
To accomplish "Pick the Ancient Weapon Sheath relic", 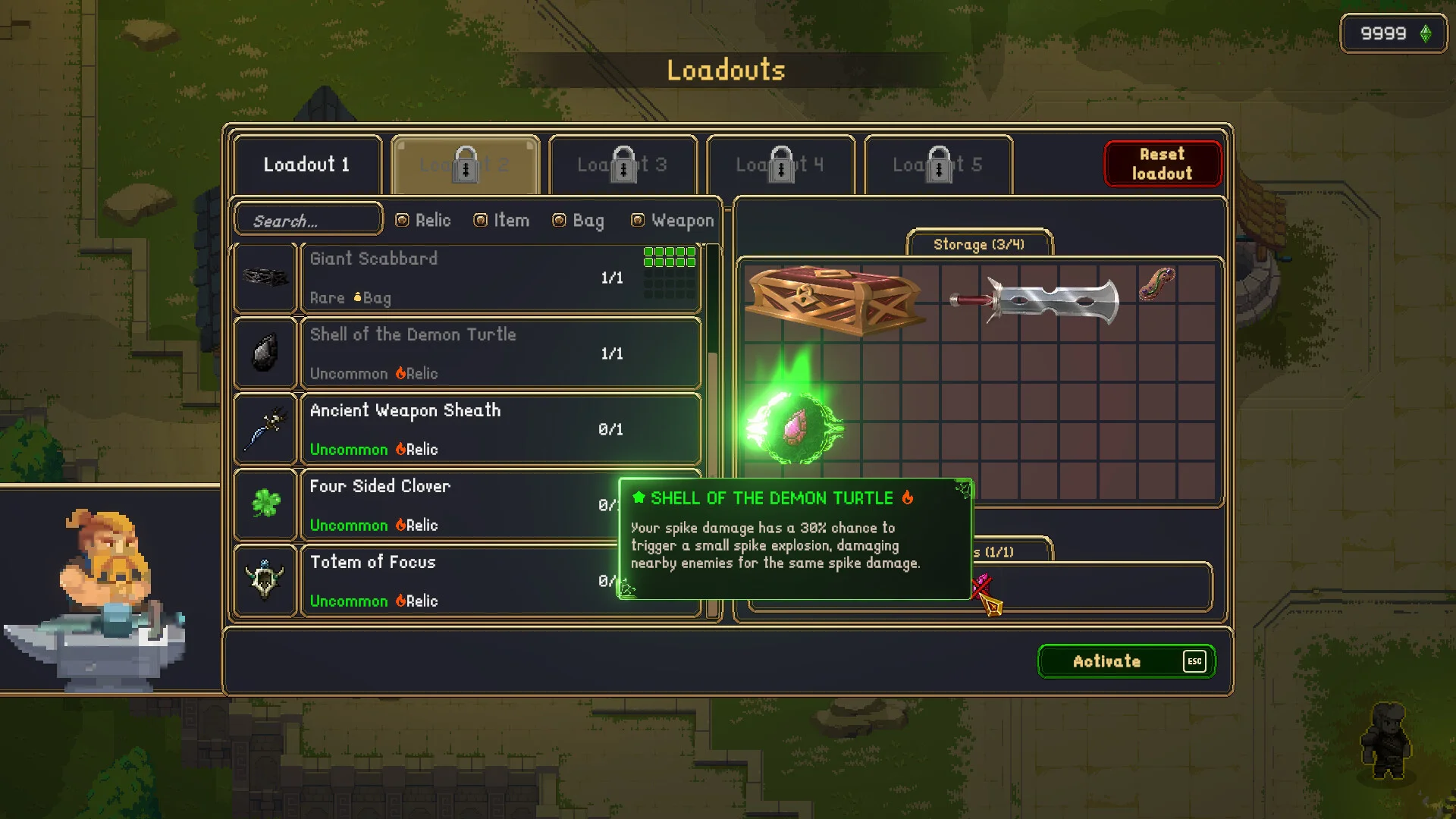I will click(x=500, y=429).
